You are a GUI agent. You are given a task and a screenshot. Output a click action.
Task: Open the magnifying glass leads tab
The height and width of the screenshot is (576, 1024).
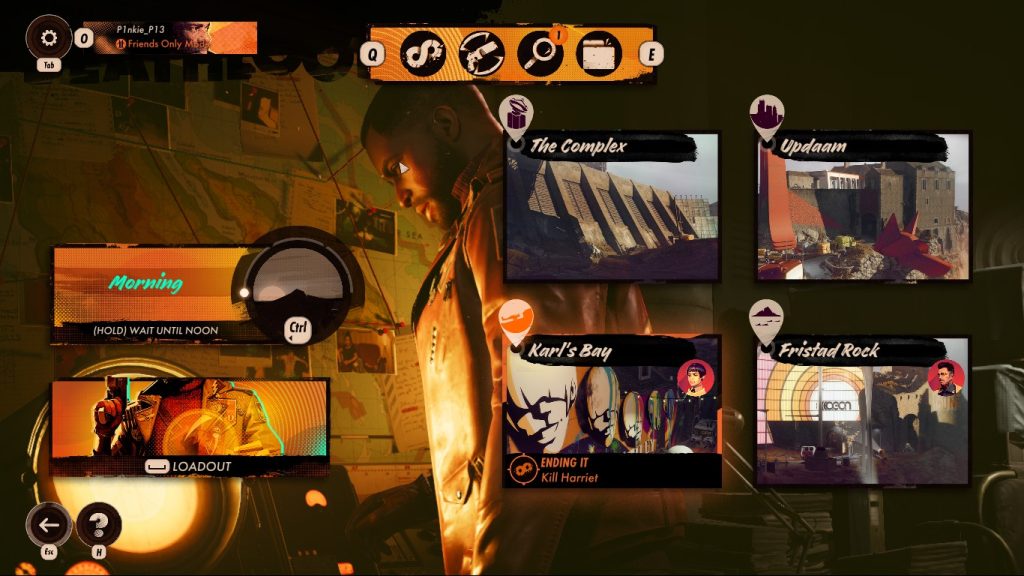coord(540,53)
